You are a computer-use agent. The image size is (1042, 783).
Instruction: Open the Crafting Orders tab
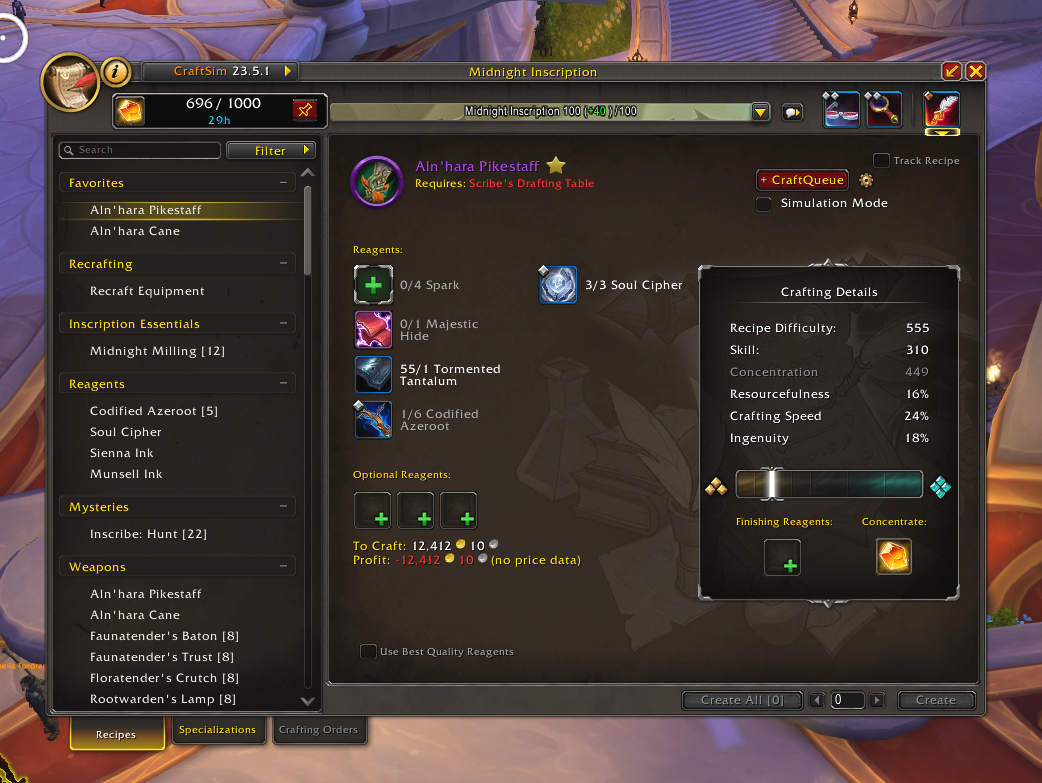click(x=318, y=730)
